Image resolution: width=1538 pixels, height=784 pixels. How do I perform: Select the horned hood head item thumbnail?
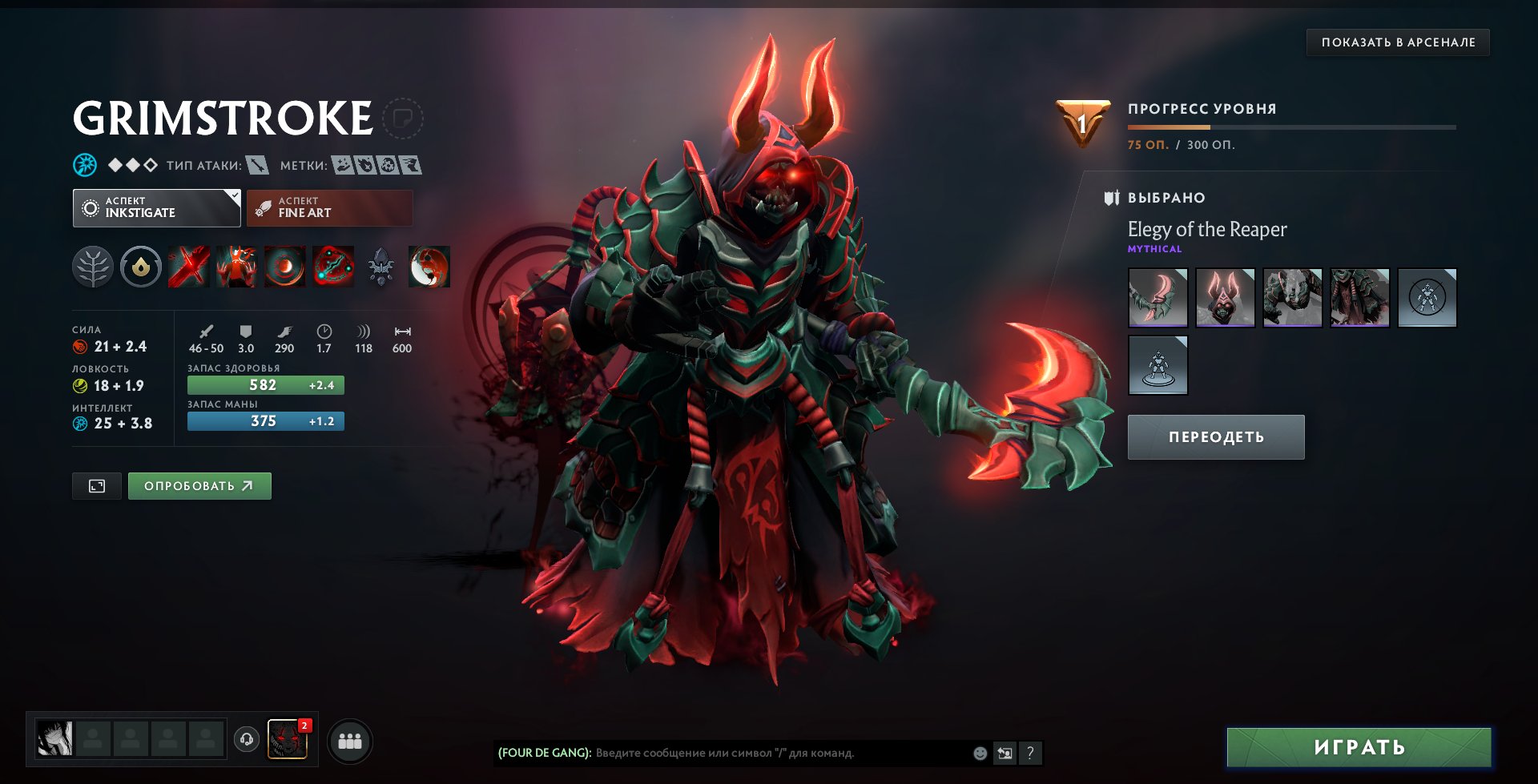(x=1225, y=298)
